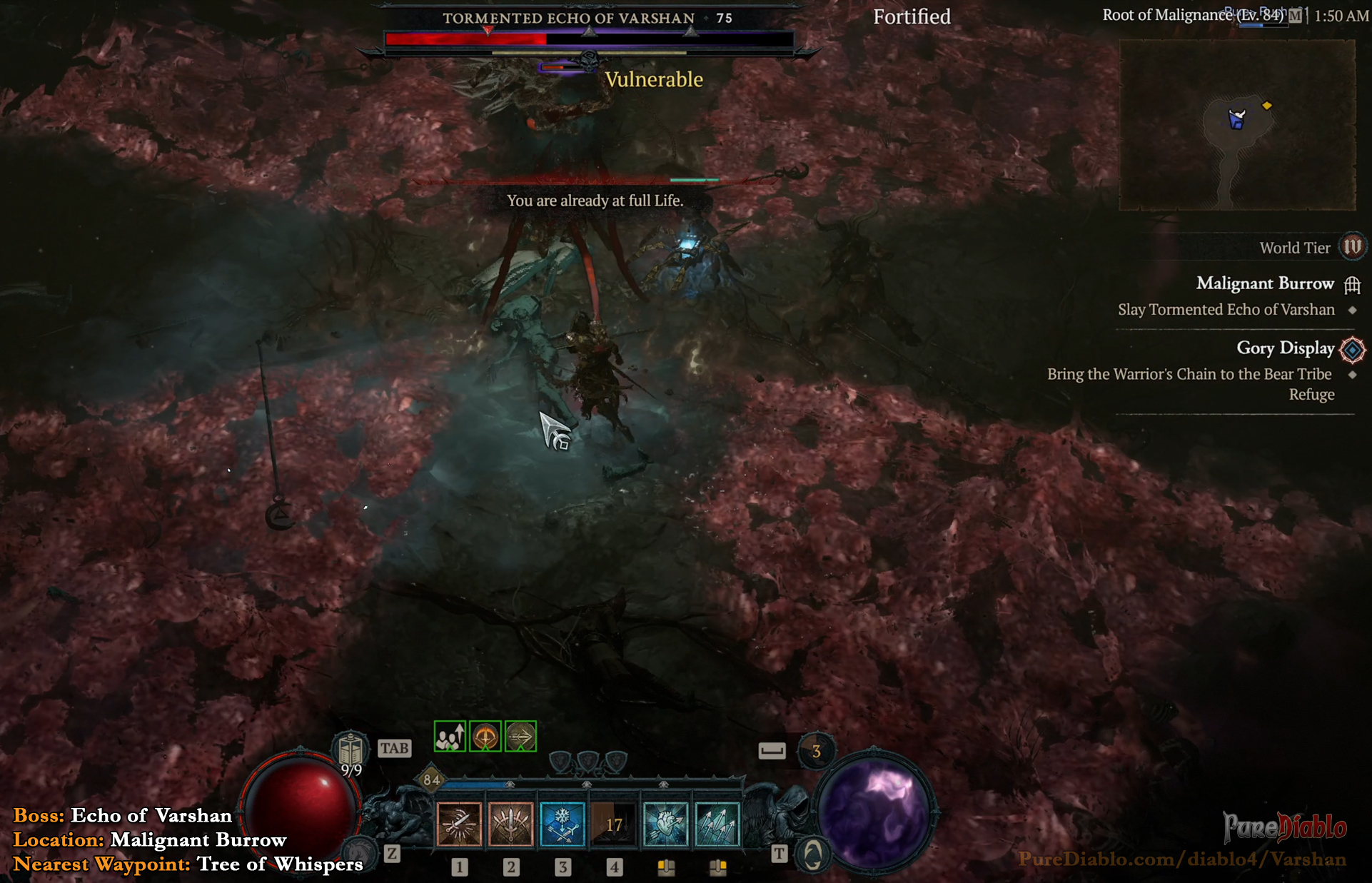Viewport: 1372px width, 883px height.
Task: Select the Gory Display quest tracker
Action: pos(1284,348)
